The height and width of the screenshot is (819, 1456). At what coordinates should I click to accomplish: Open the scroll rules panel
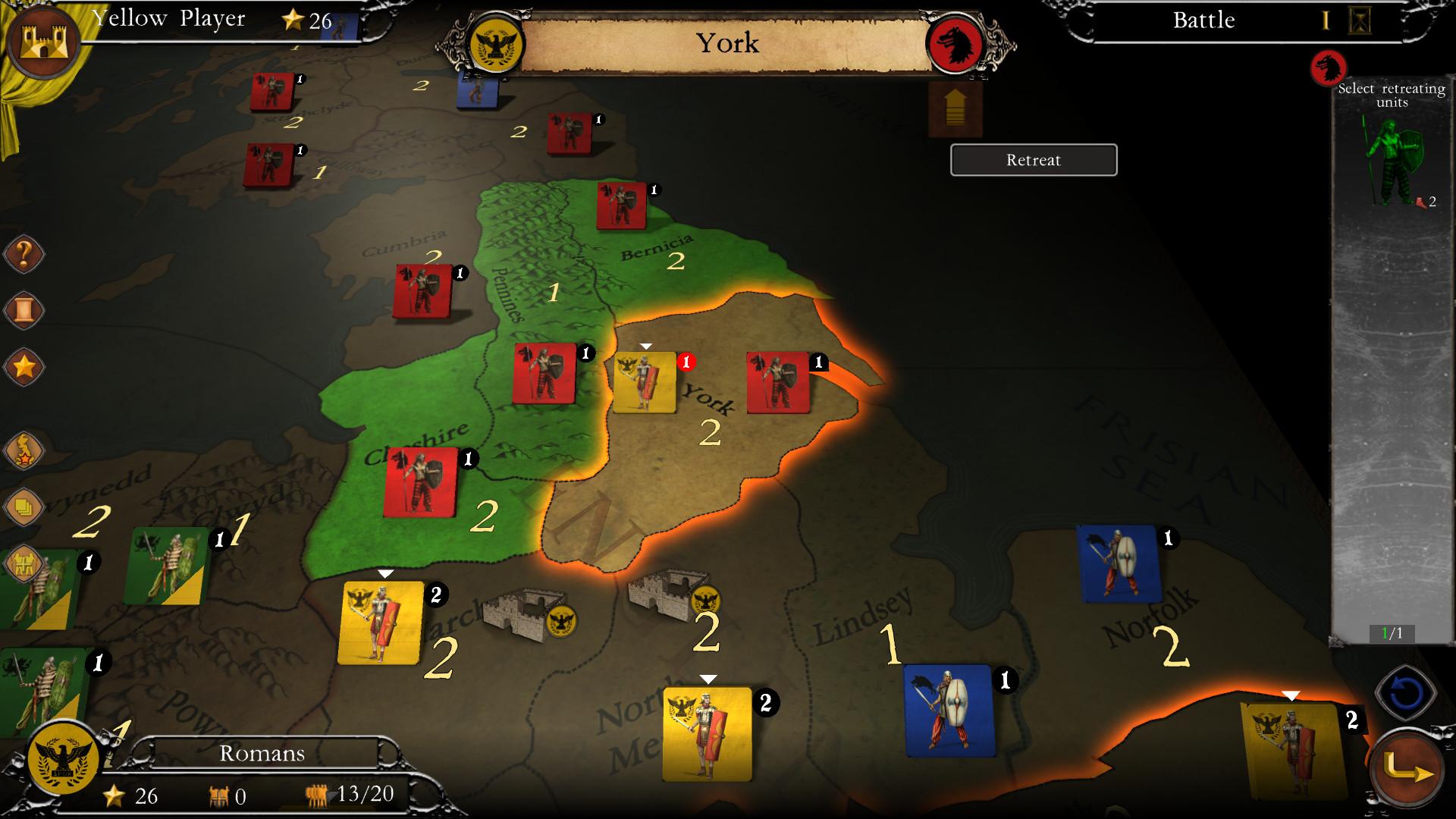coord(23,309)
